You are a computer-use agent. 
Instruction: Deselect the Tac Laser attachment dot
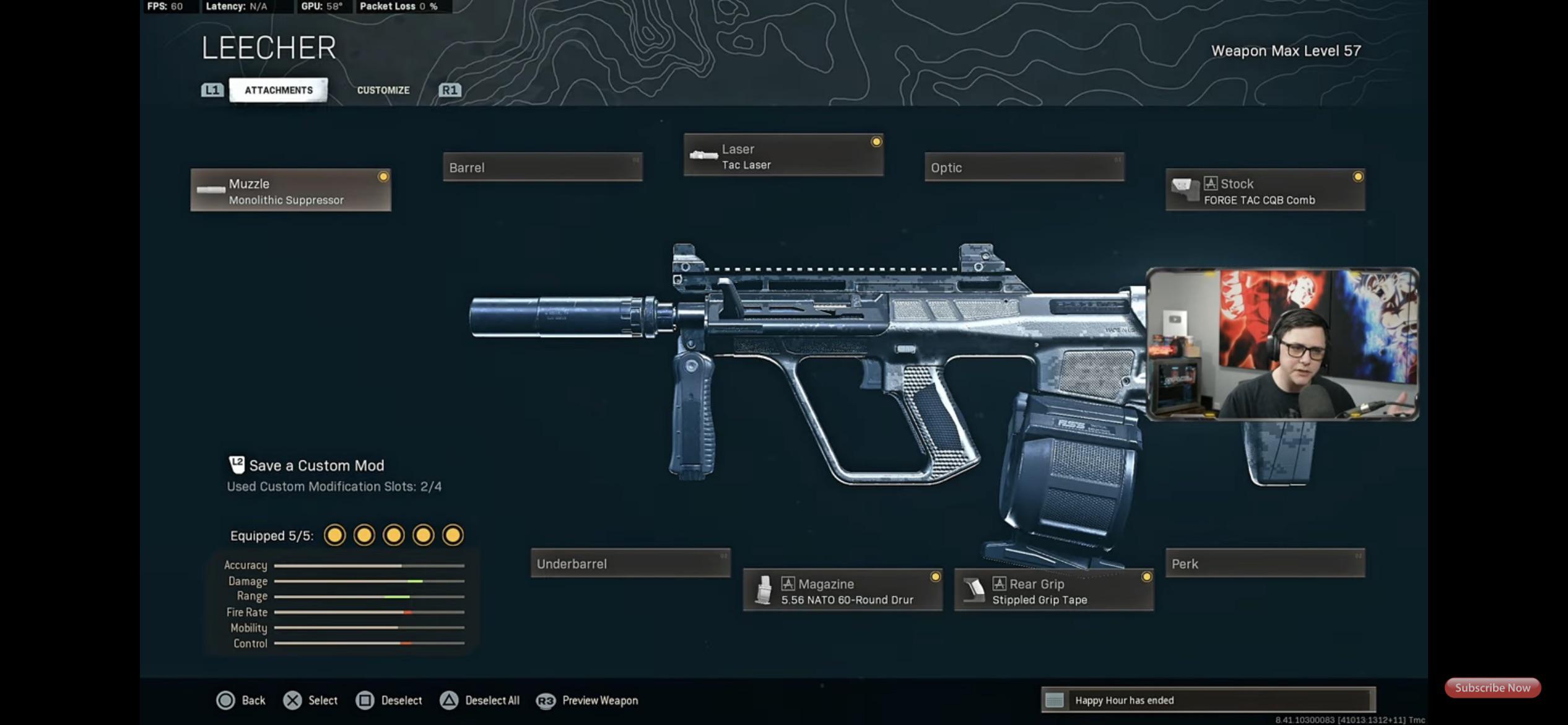(x=877, y=141)
